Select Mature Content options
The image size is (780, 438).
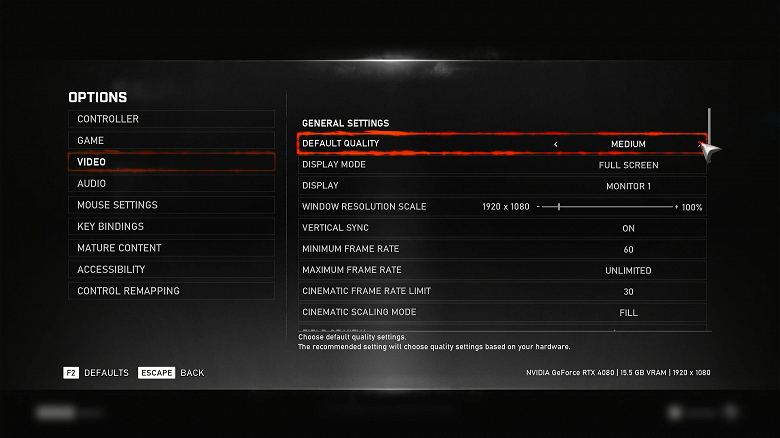pyautogui.click(x=170, y=248)
